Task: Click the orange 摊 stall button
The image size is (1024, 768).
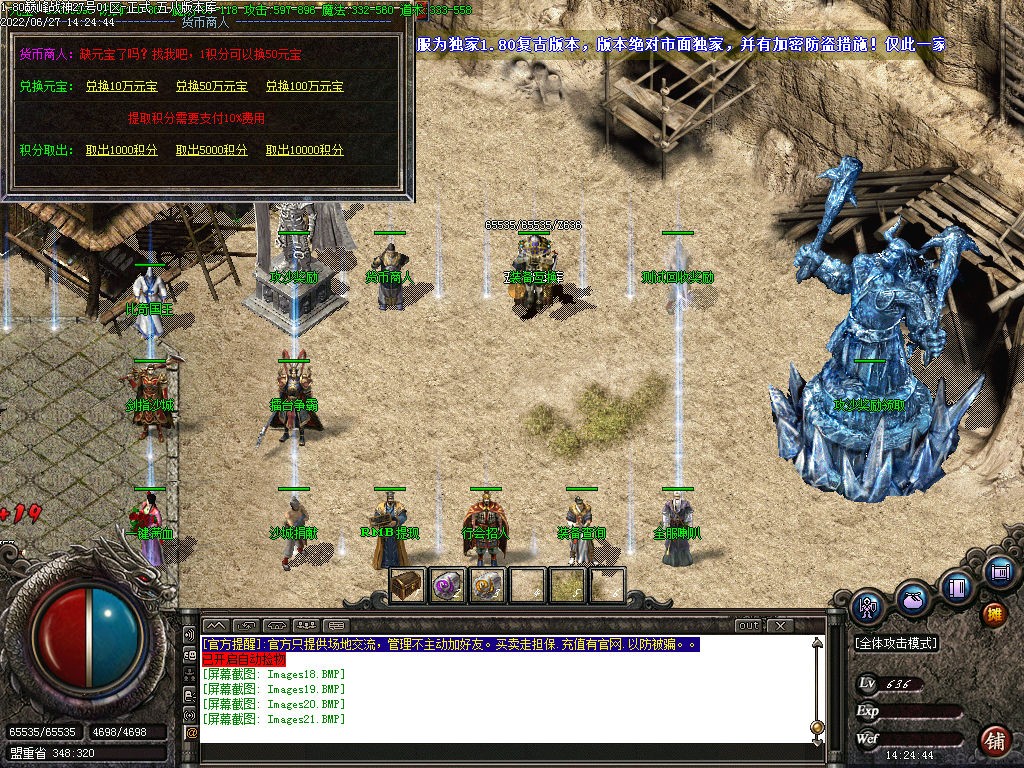Action: click(x=994, y=614)
